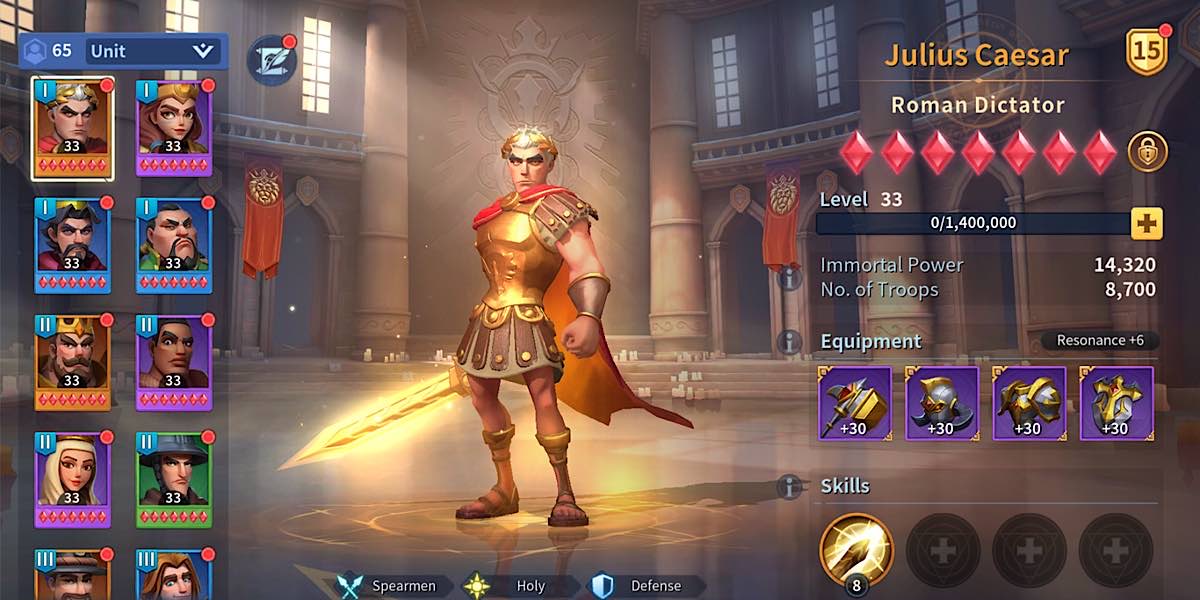The height and width of the screenshot is (600, 1200).
Task: Pick the blonde woman with white veil
Action: [72, 479]
